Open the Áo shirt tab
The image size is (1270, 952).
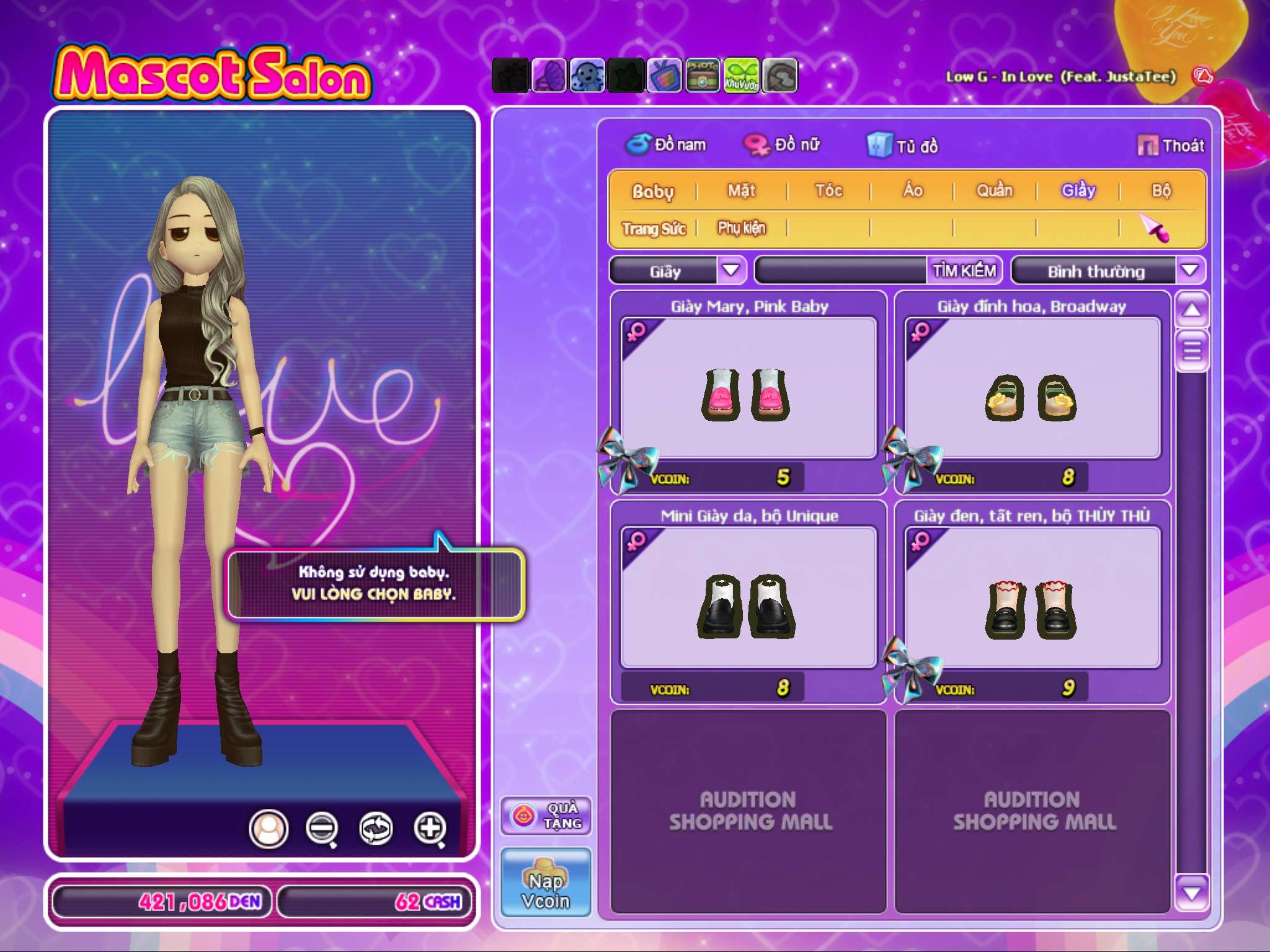912,190
